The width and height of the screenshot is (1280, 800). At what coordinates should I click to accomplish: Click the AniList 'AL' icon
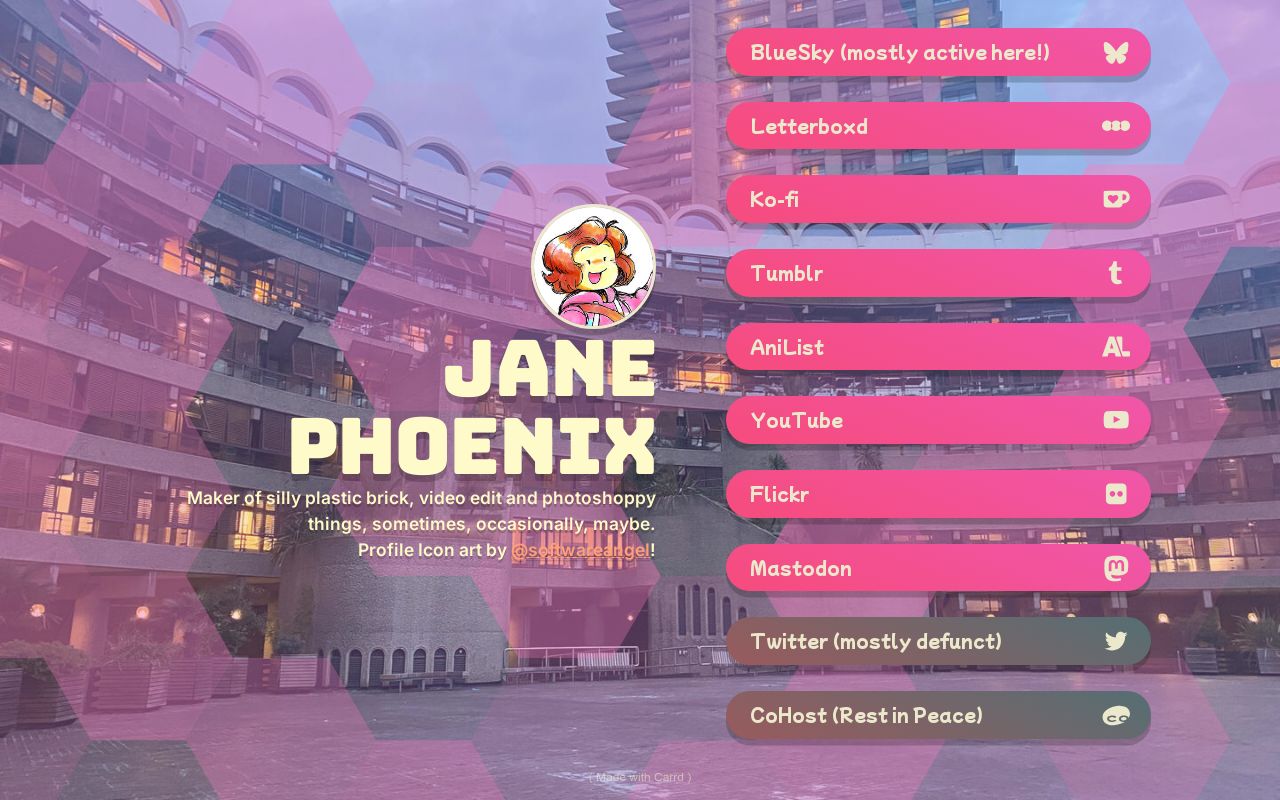(x=1116, y=347)
